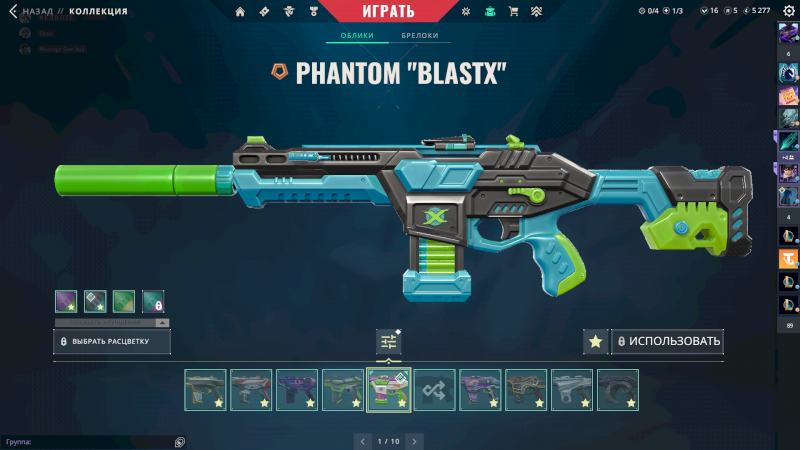Pick the locked fourth color variant swatch
Screen dimensions: 800x450
click(154, 300)
